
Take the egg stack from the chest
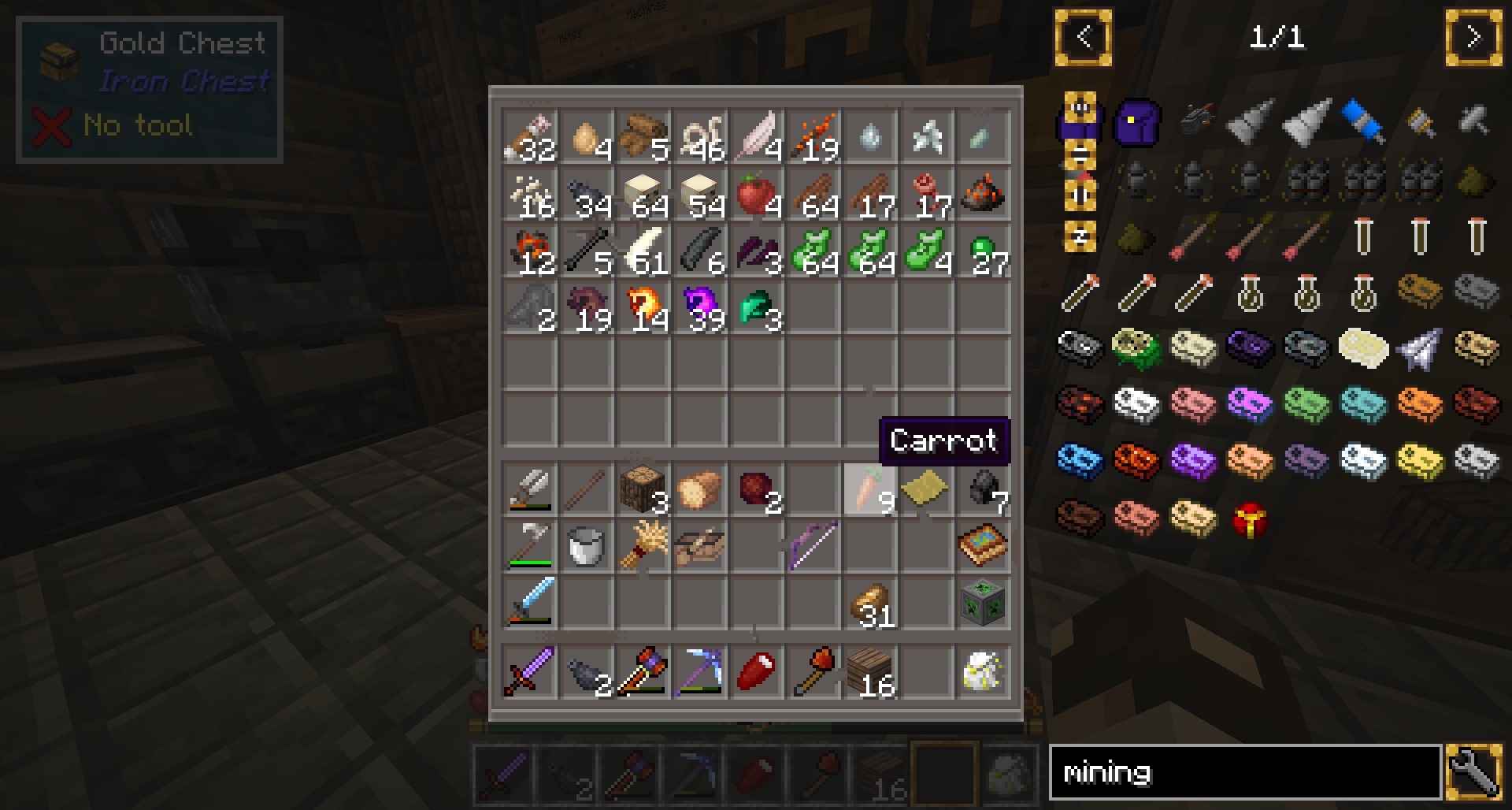pos(587,138)
